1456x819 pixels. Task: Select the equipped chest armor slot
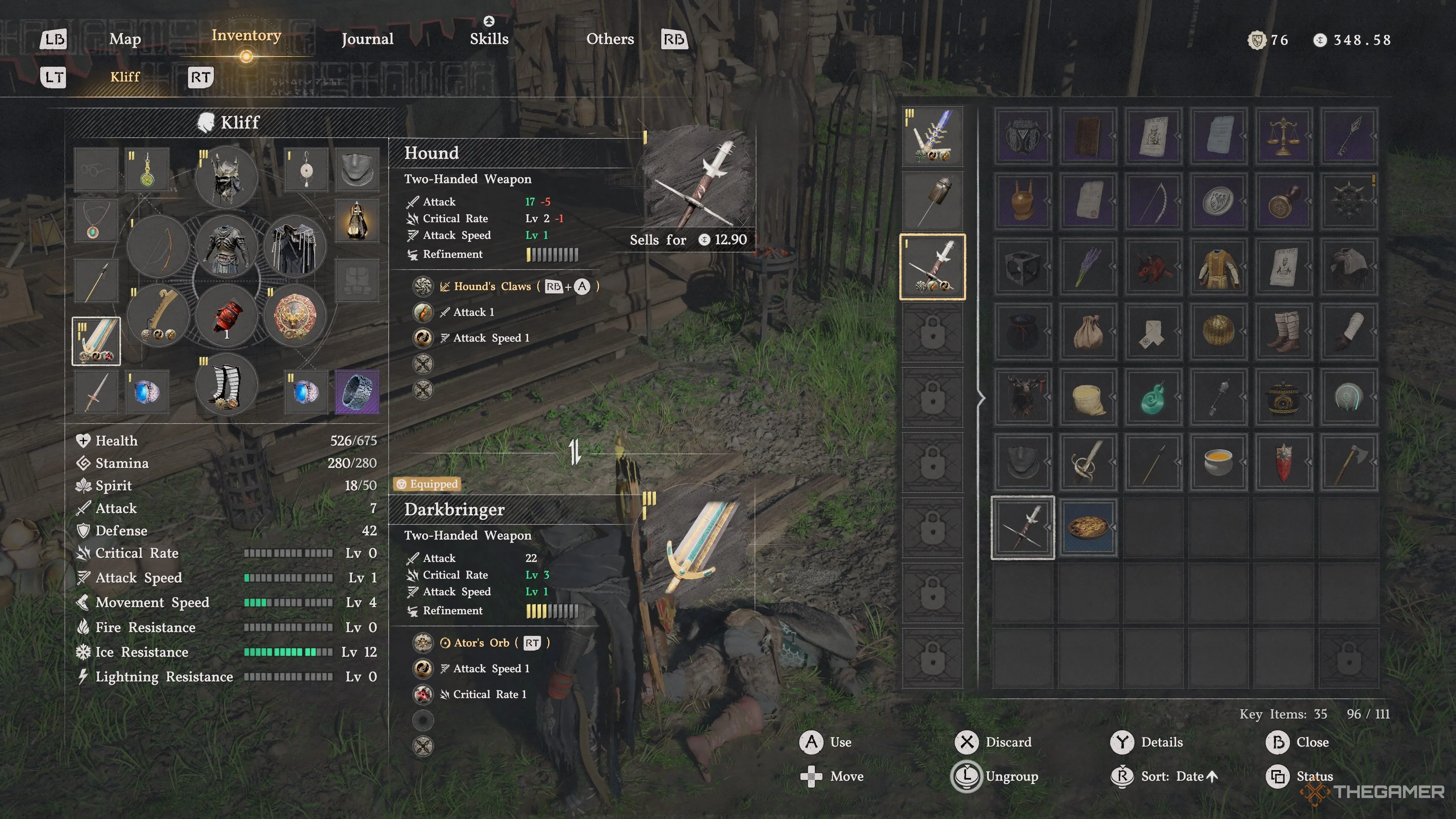point(227,246)
